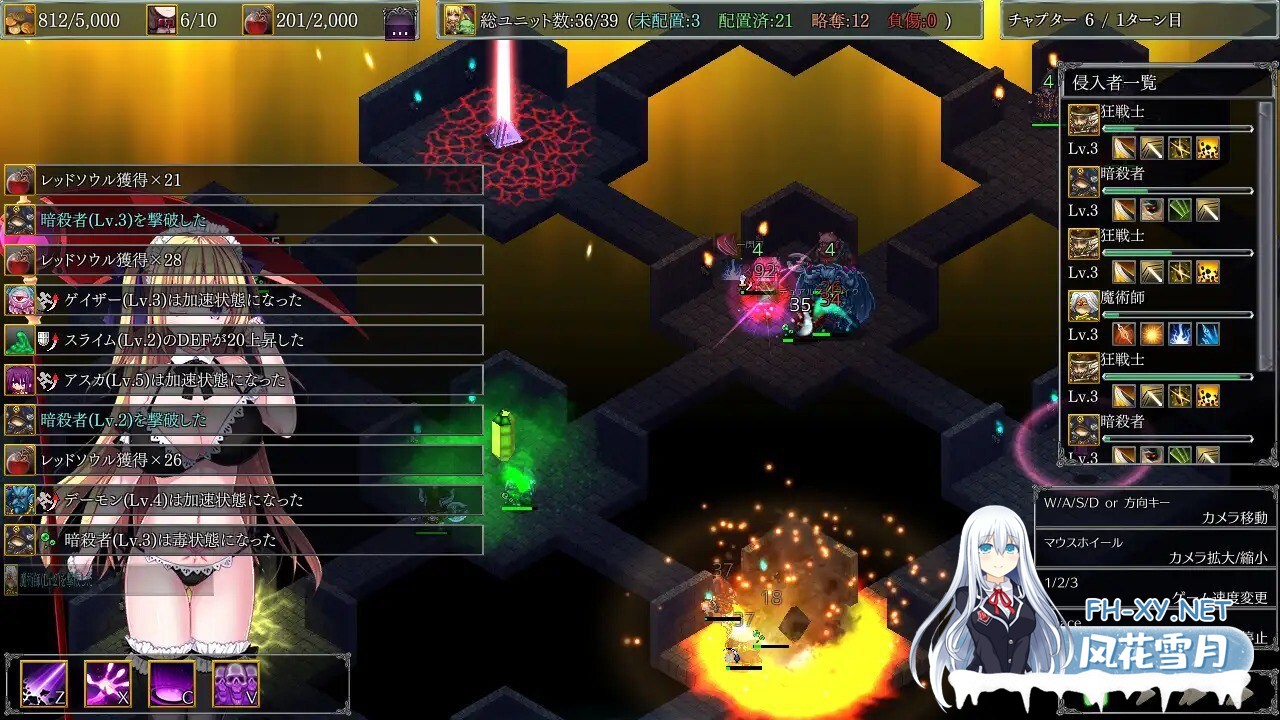Select the 暗殺者 portrait in the intruder list
1280x720 pixels.
(1083, 182)
